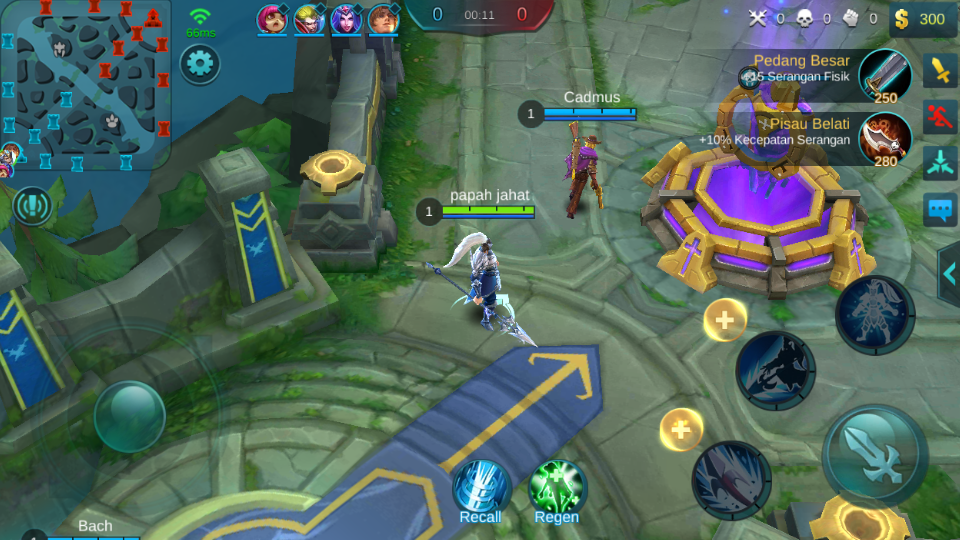Purchase the Pisau Belati recommended item

tap(884, 140)
